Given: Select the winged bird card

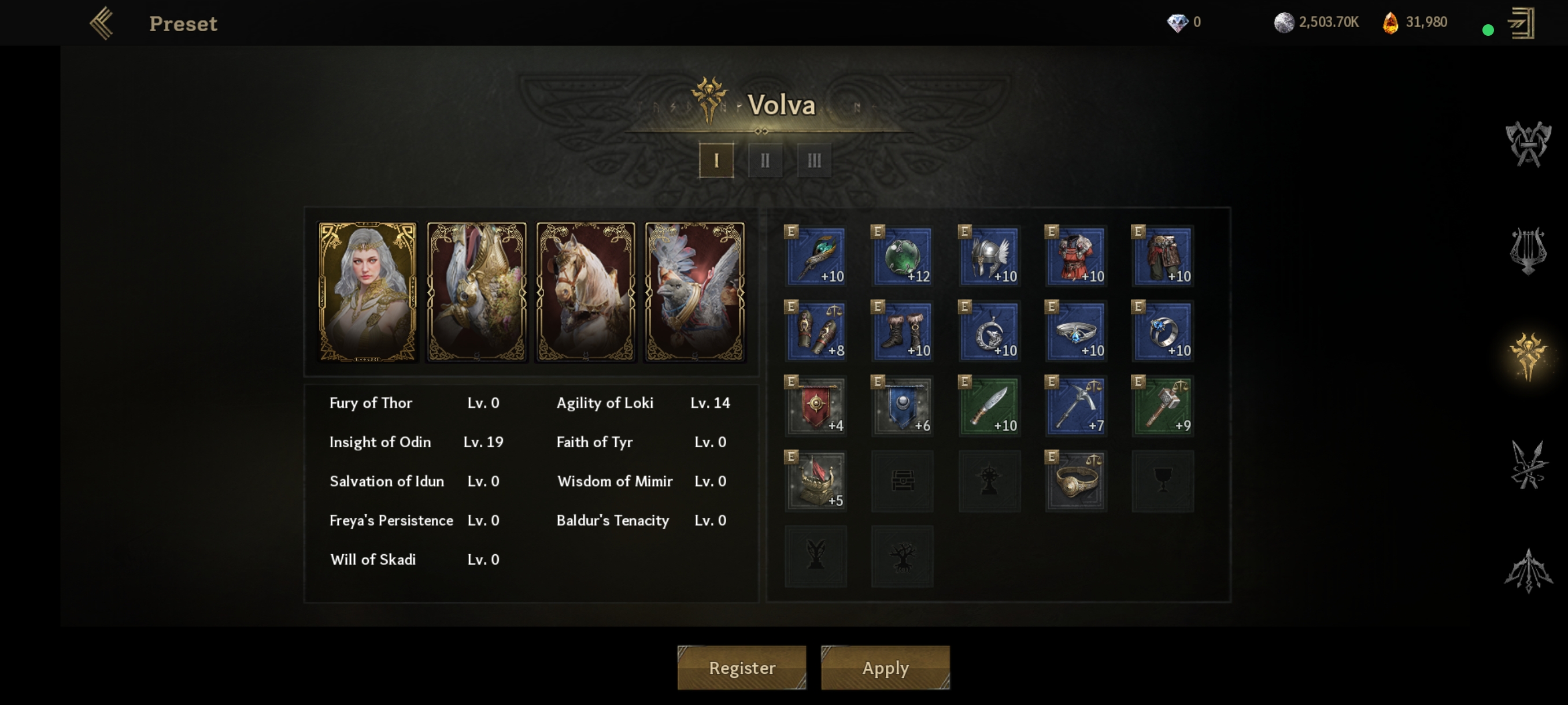Looking at the screenshot, I should pos(694,291).
